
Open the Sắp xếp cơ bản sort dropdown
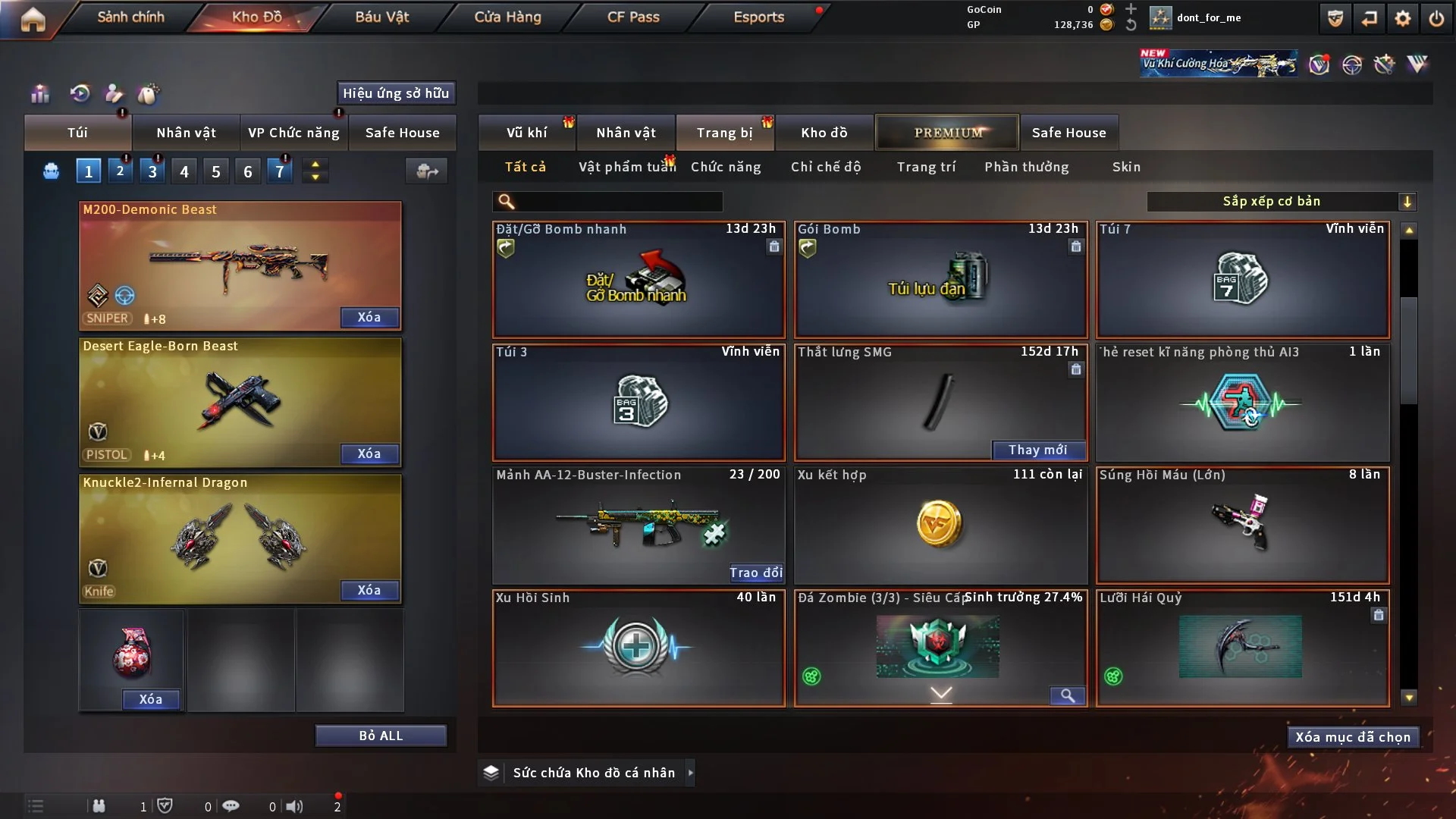point(1281,201)
